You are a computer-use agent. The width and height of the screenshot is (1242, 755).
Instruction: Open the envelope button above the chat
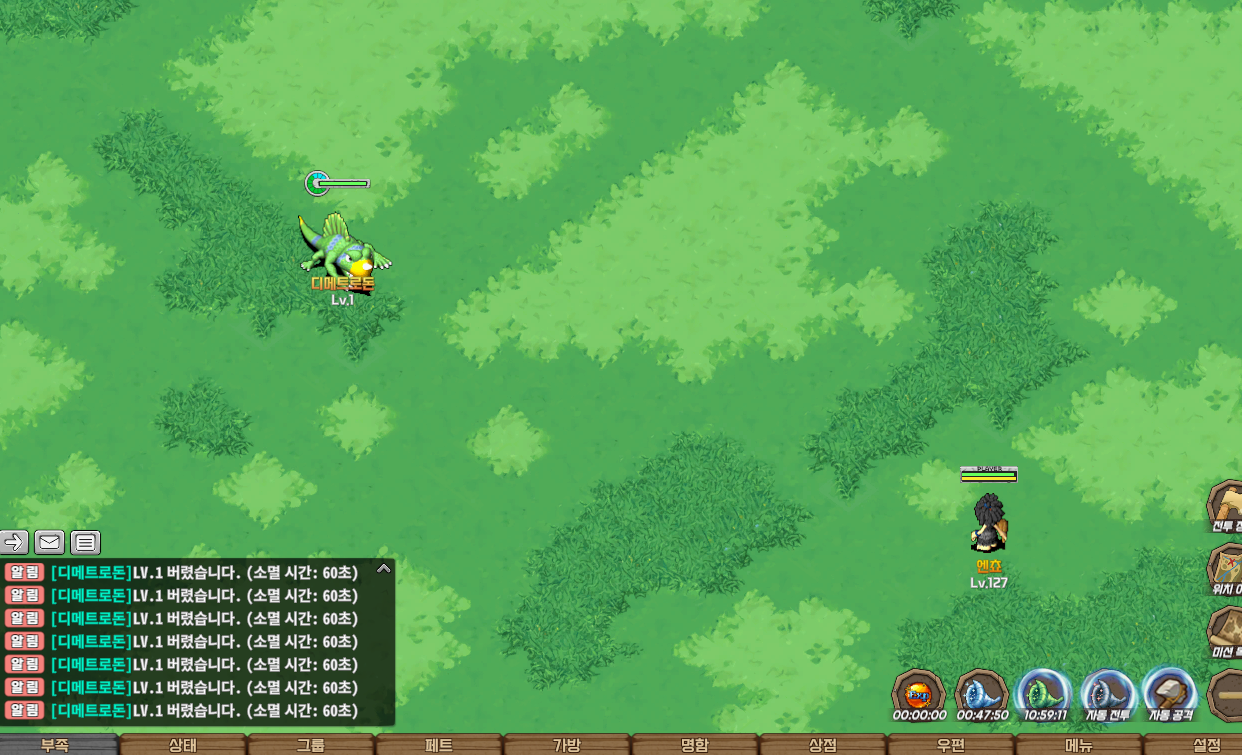pos(50,542)
